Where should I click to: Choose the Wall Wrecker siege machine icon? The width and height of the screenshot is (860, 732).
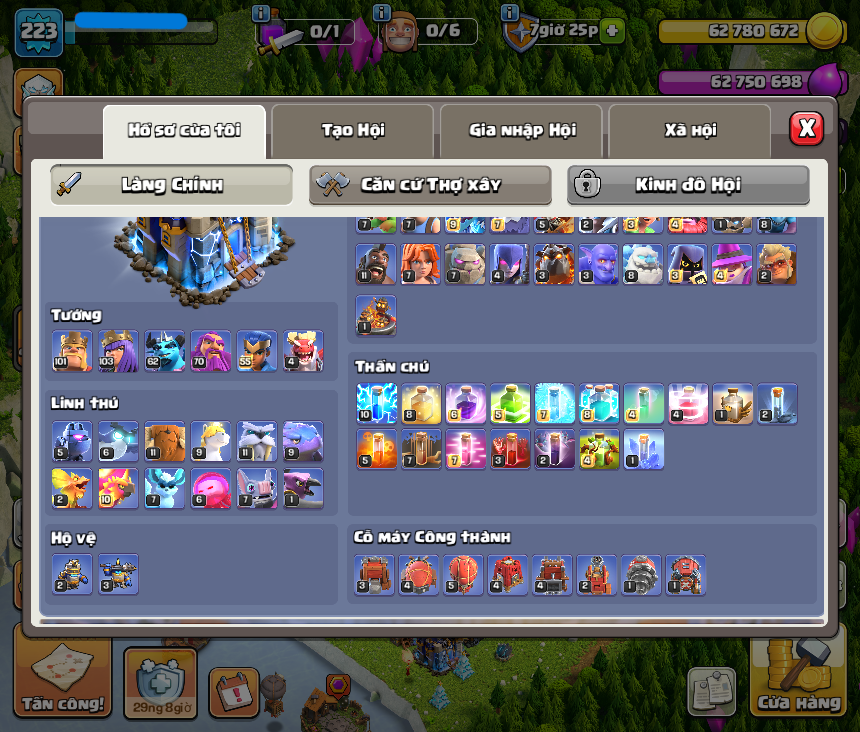tap(375, 575)
